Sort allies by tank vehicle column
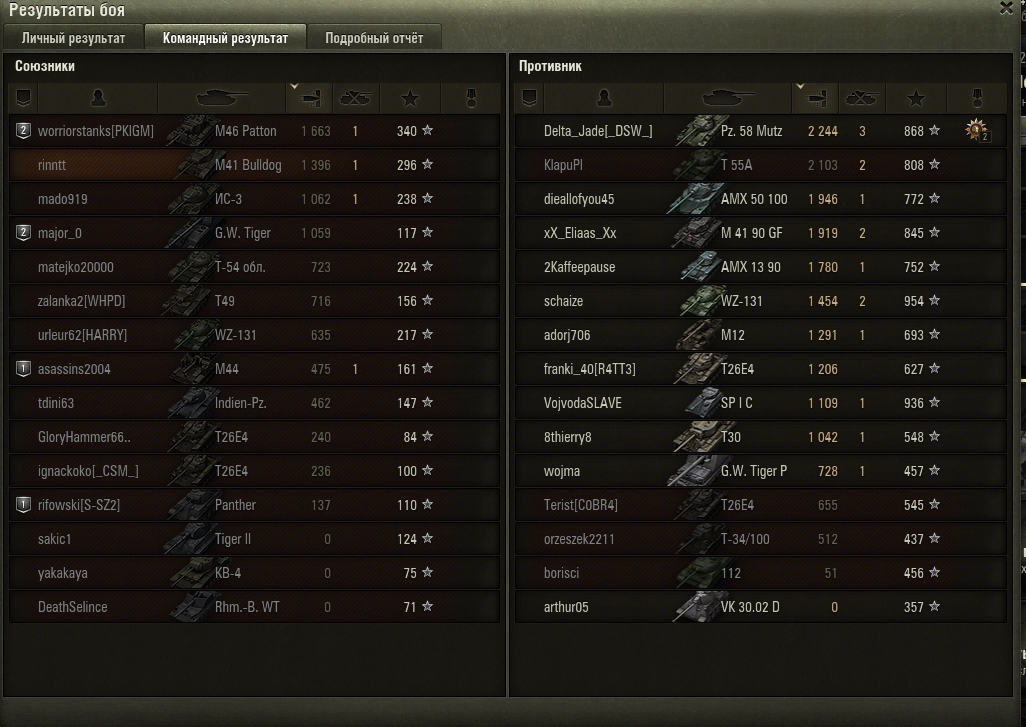This screenshot has width=1026, height=727. click(221, 98)
